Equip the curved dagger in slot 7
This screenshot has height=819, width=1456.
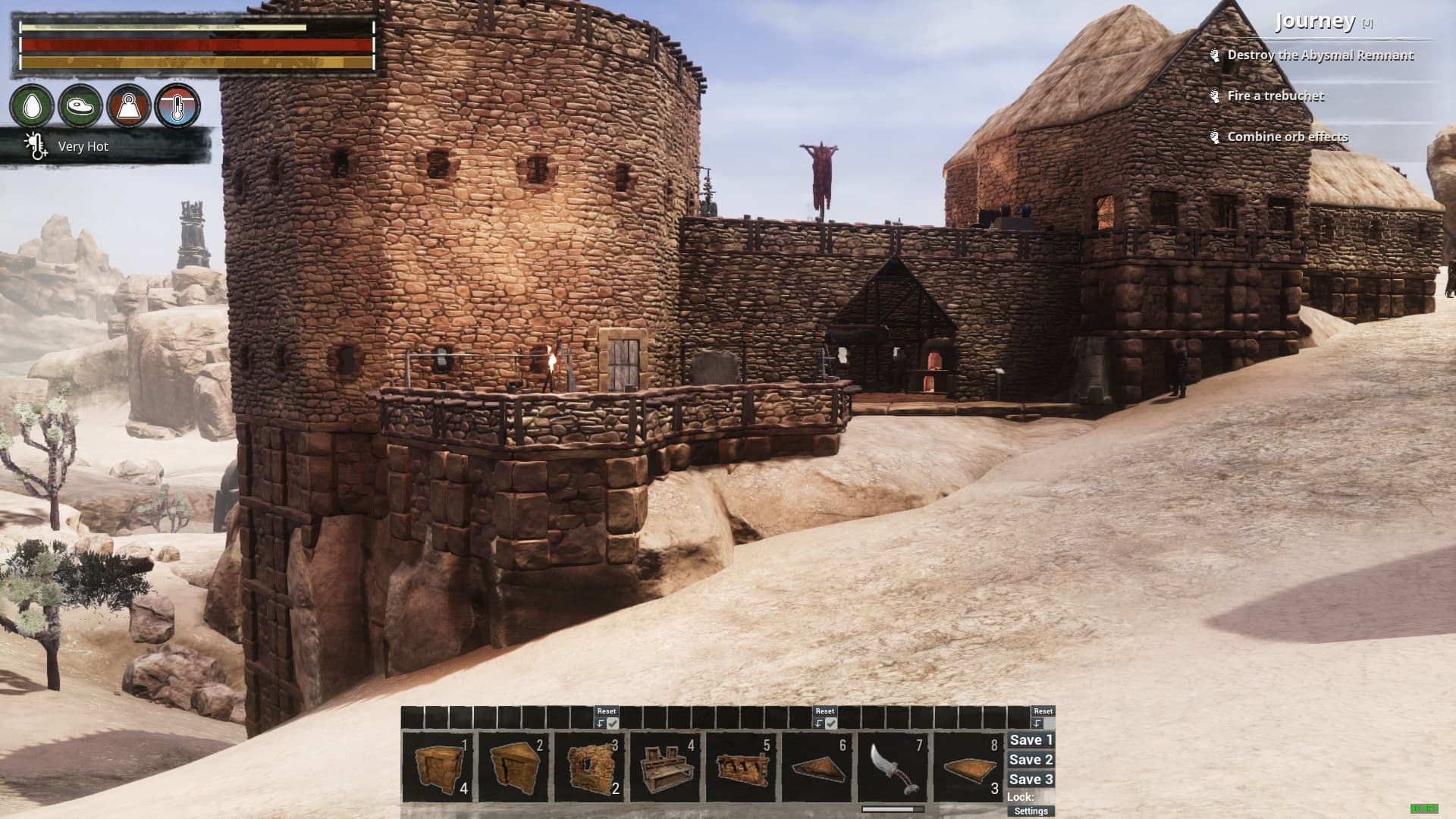893,767
